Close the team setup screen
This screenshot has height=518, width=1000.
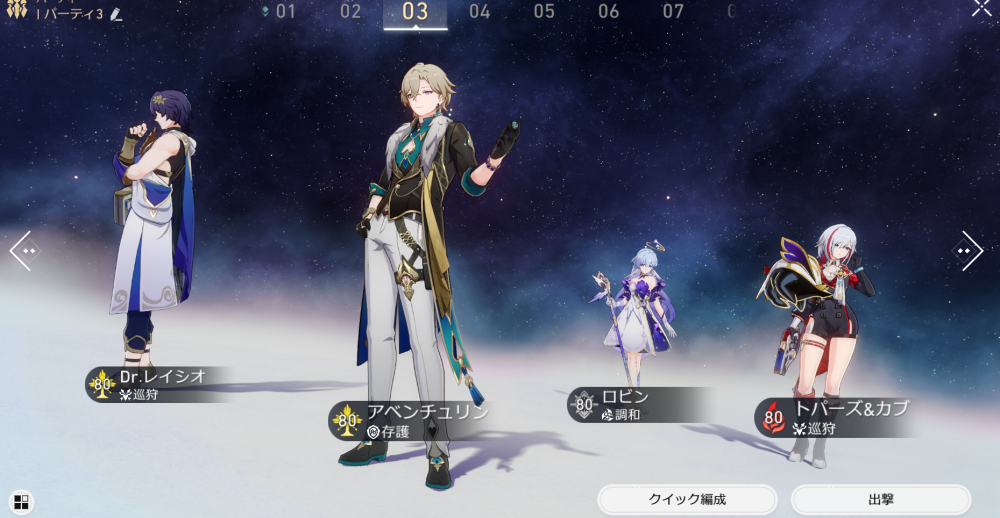982,8
